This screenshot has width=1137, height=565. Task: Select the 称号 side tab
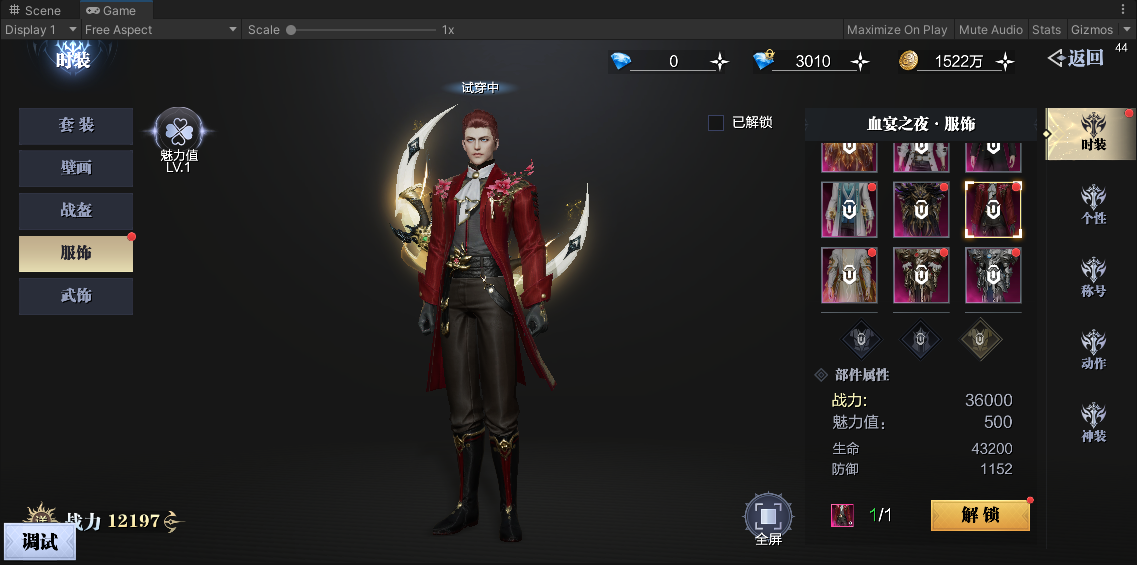(1093, 279)
